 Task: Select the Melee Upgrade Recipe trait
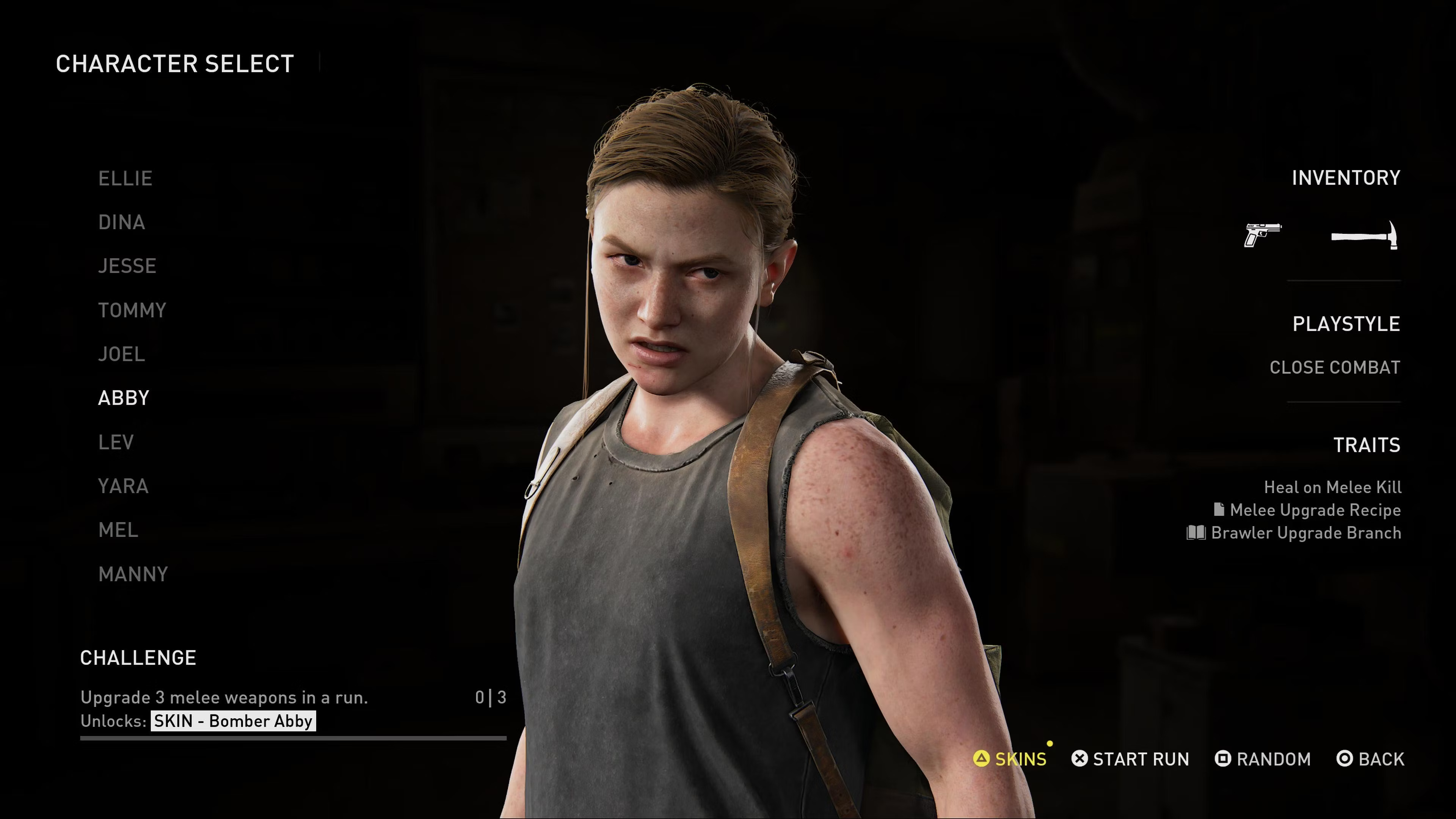click(x=1307, y=510)
